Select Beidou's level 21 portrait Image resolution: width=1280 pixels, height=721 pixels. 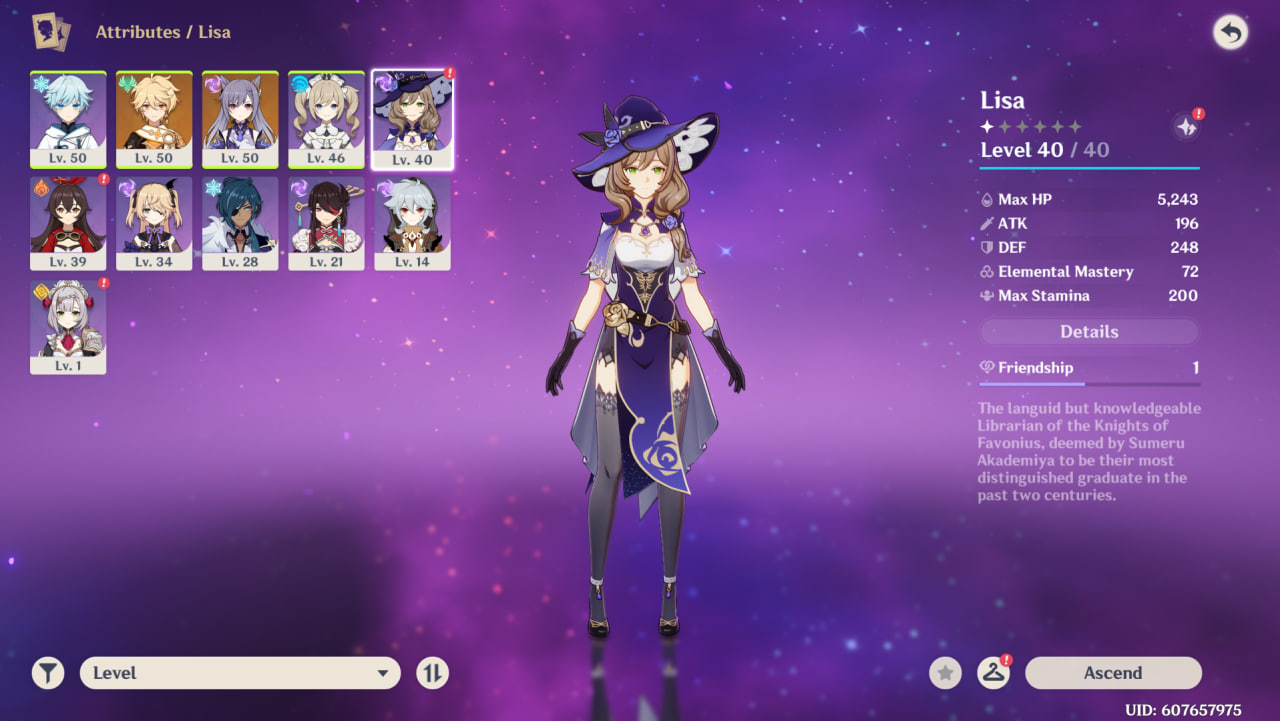[326, 223]
